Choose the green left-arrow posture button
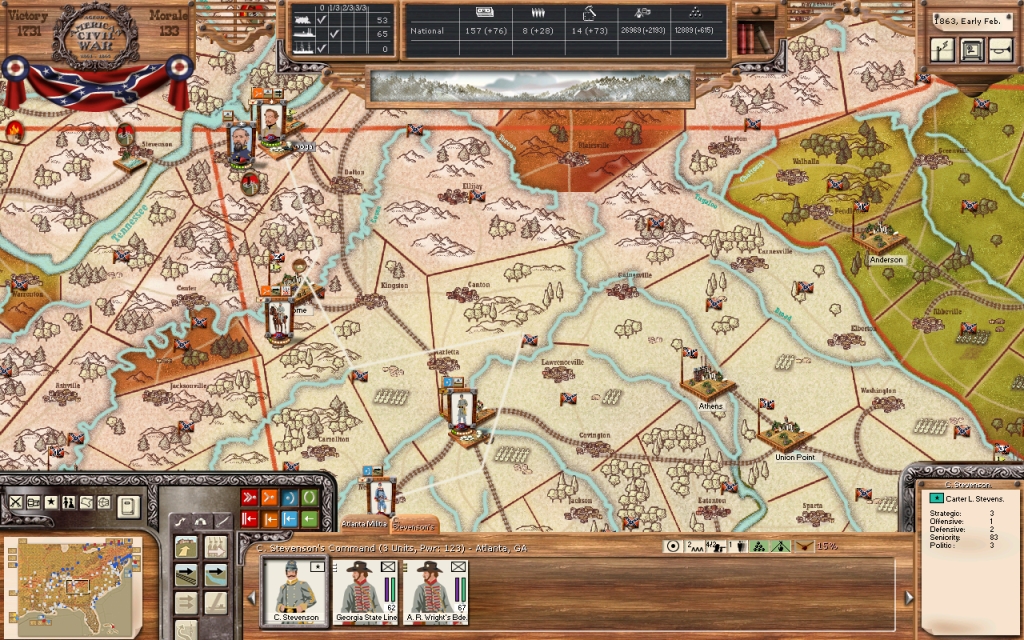This screenshot has height=640, width=1024. coord(309,519)
